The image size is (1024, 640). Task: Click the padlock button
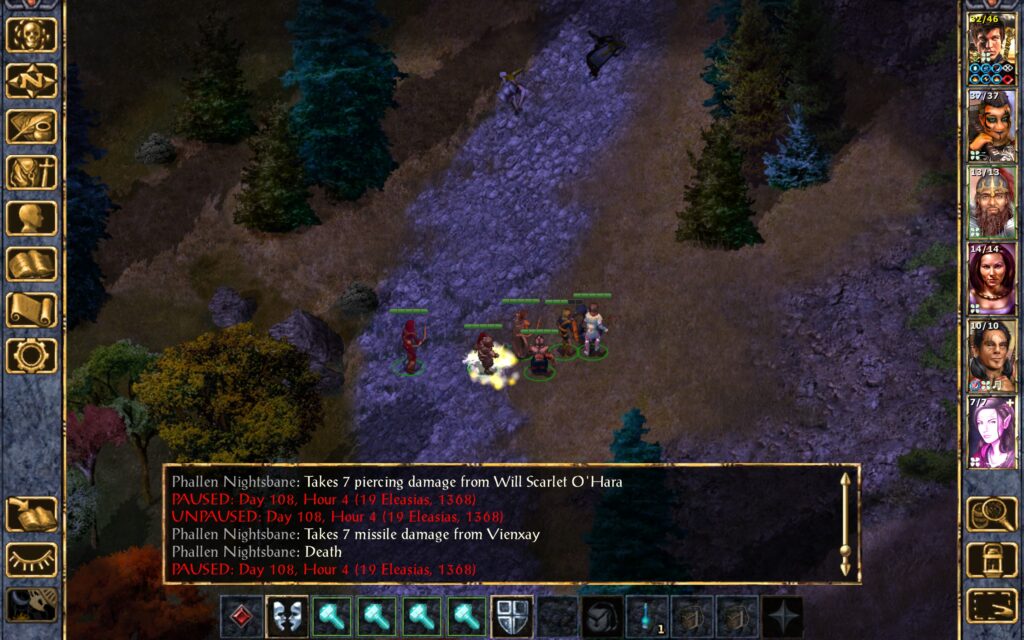[x=991, y=560]
